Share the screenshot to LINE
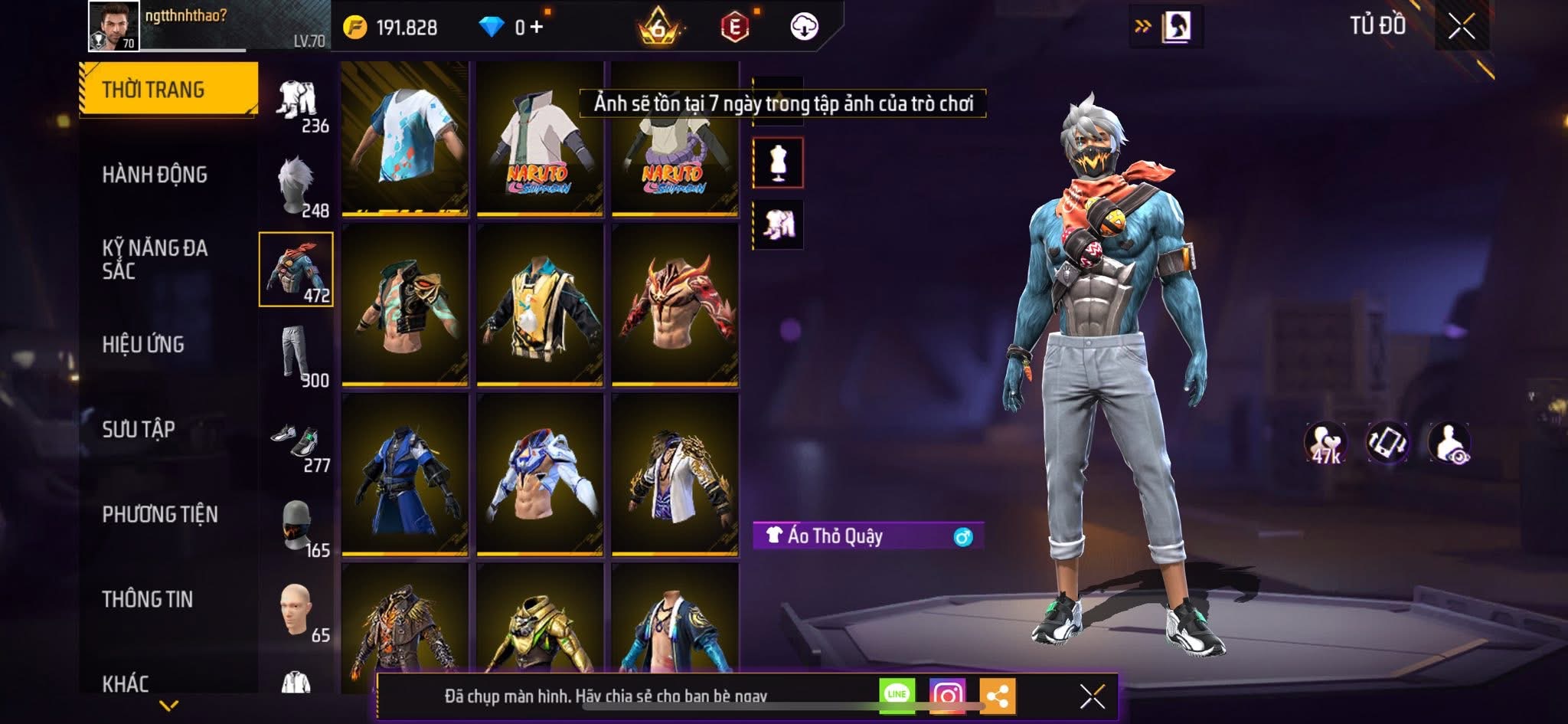This screenshot has width=1568, height=724. pos(897,695)
